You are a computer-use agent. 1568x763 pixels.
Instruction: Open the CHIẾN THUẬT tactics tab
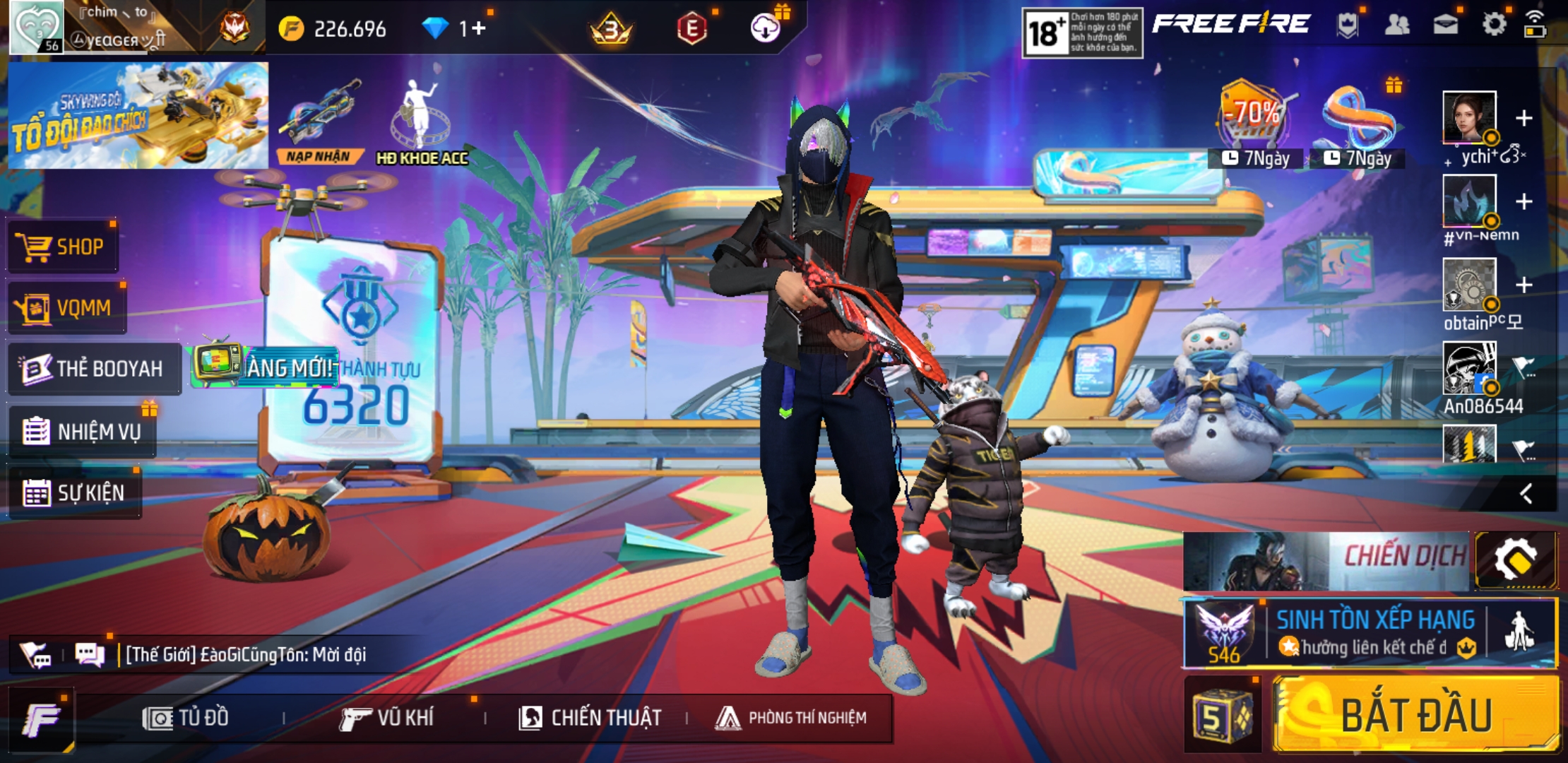pyautogui.click(x=590, y=718)
